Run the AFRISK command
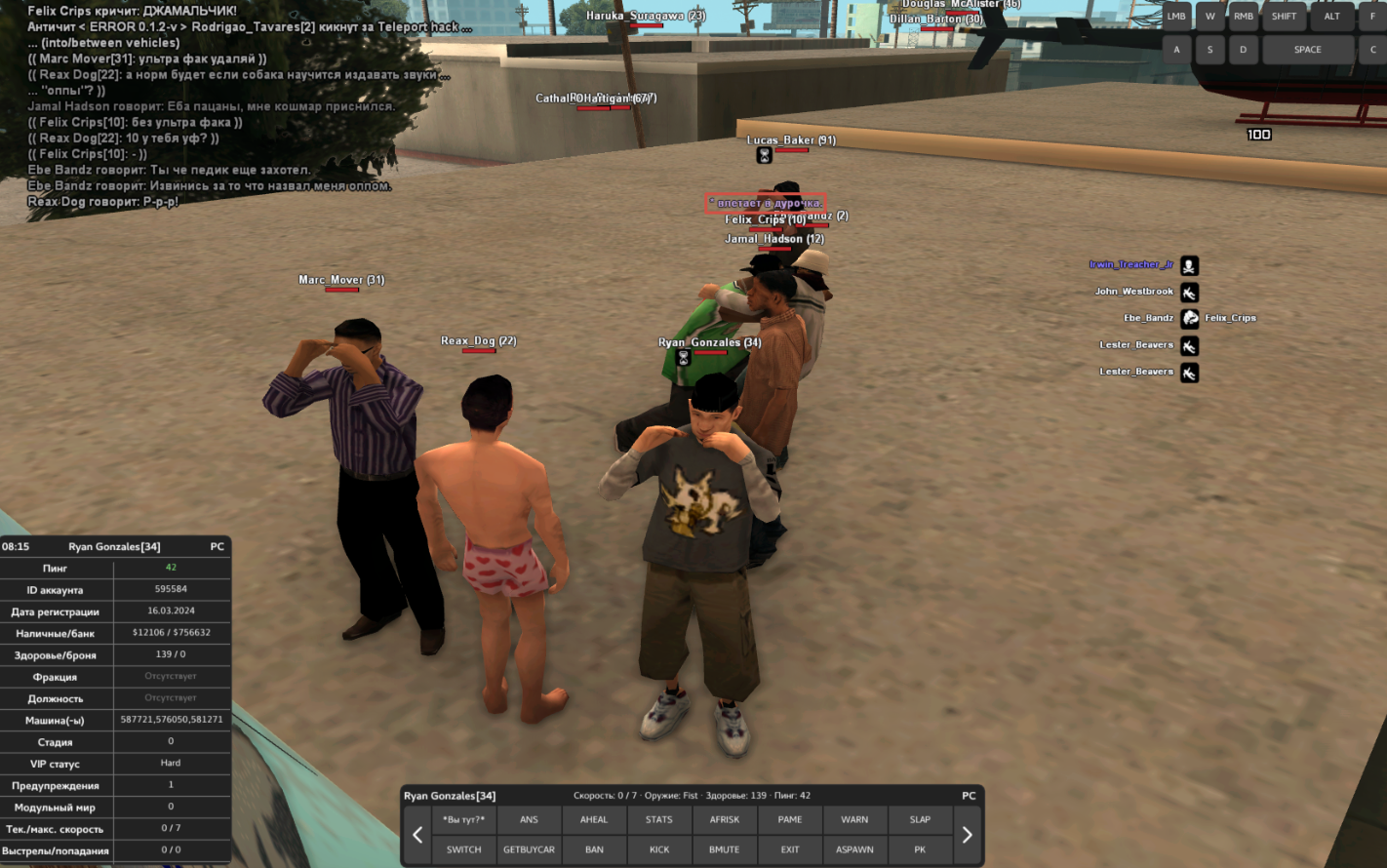1387x868 pixels. (x=725, y=820)
